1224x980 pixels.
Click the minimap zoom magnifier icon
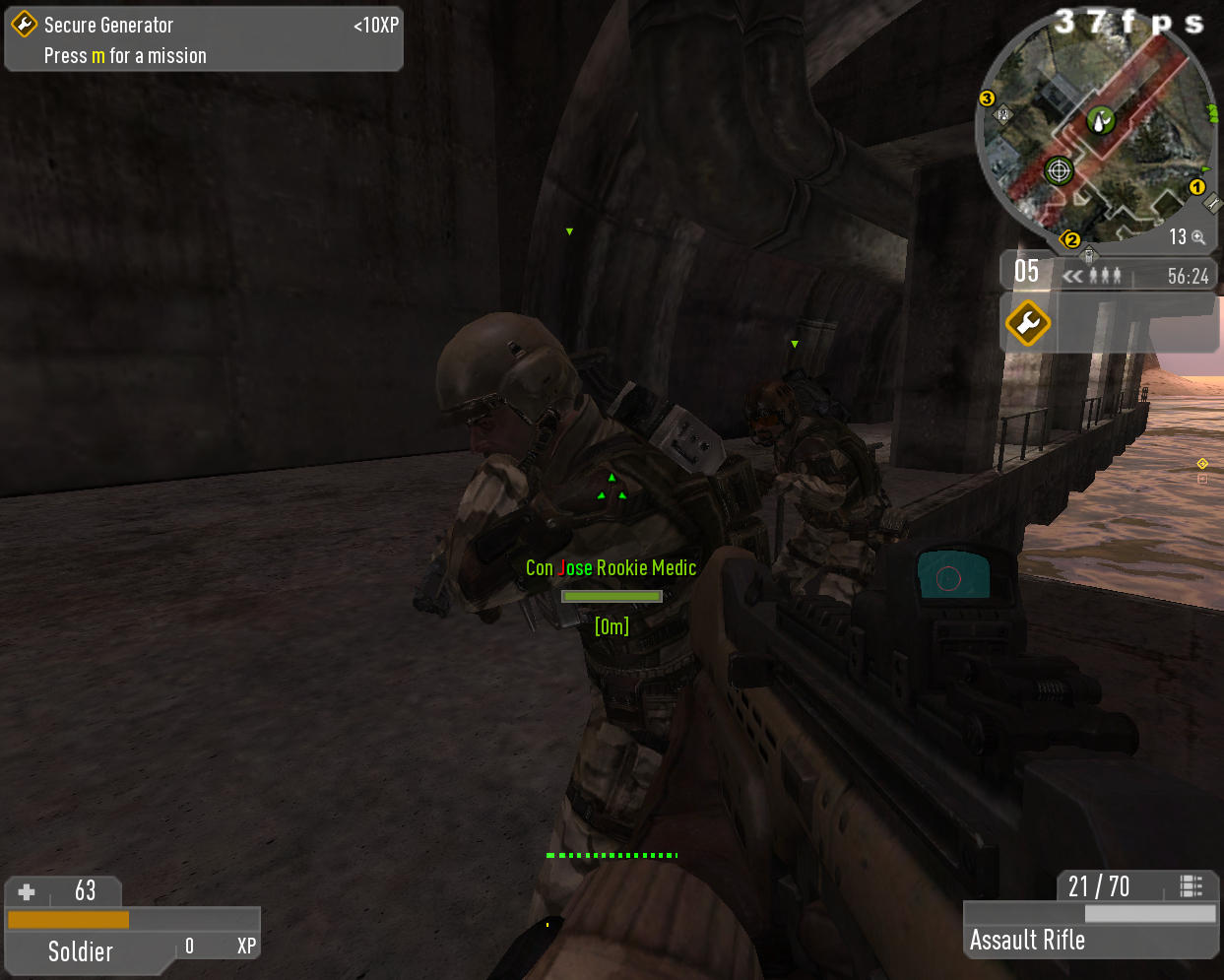tap(1198, 237)
